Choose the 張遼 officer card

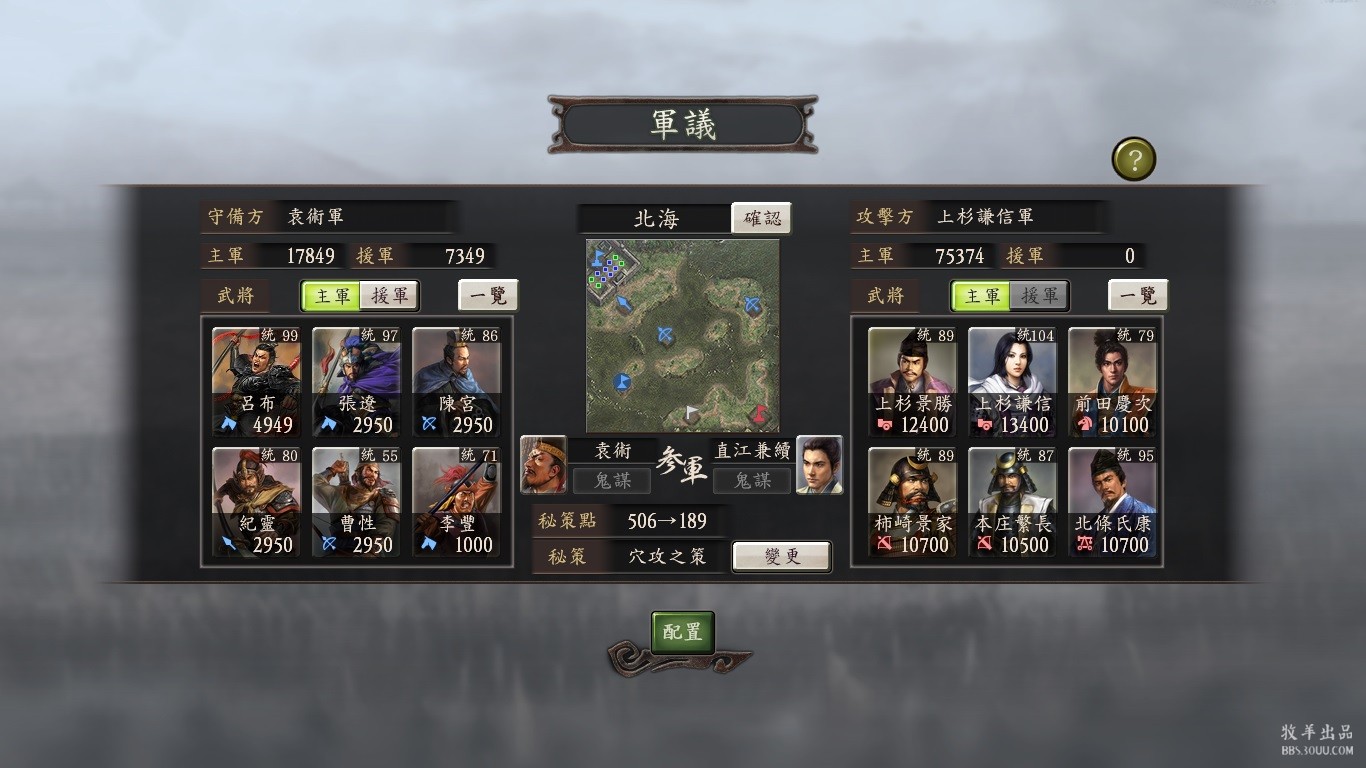pyautogui.click(x=356, y=382)
